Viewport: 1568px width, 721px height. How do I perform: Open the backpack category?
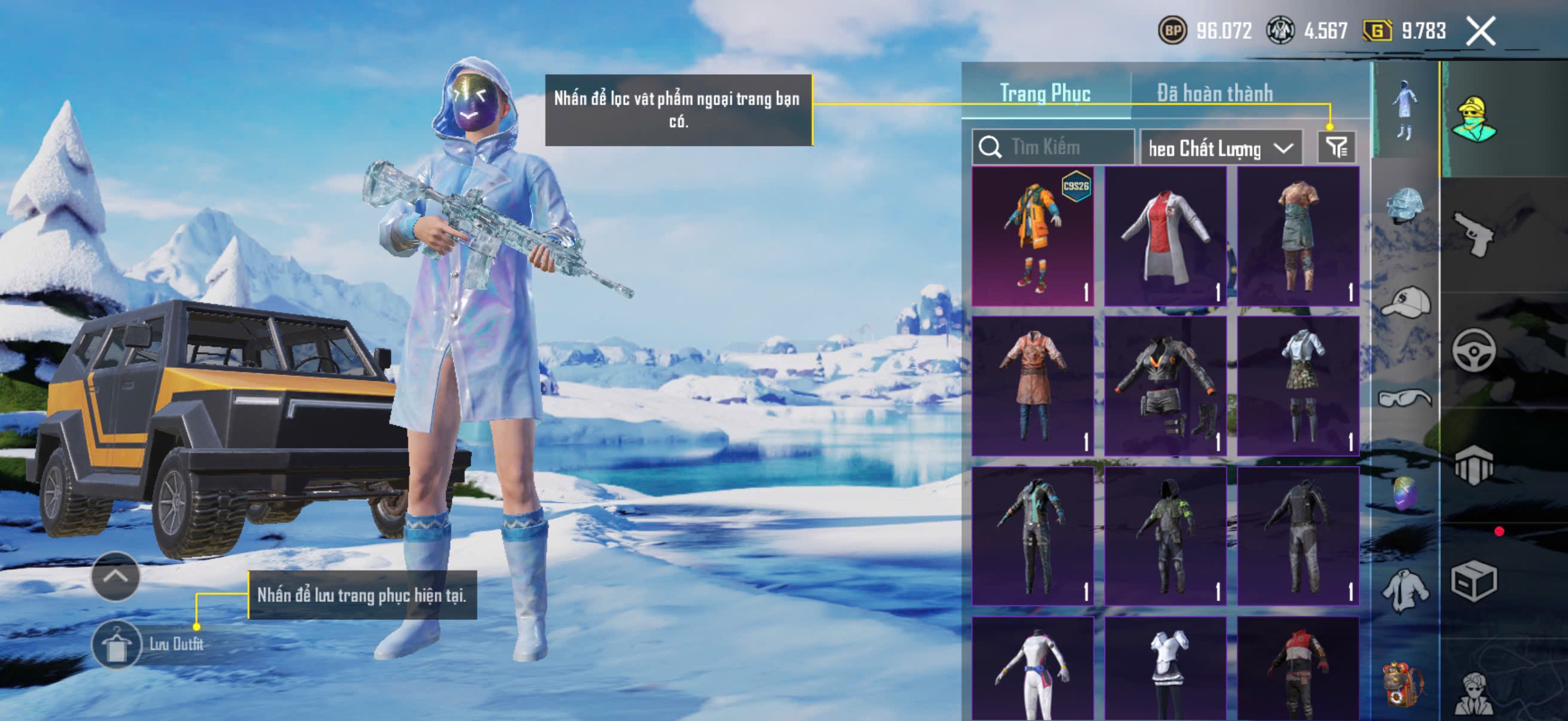1405,685
